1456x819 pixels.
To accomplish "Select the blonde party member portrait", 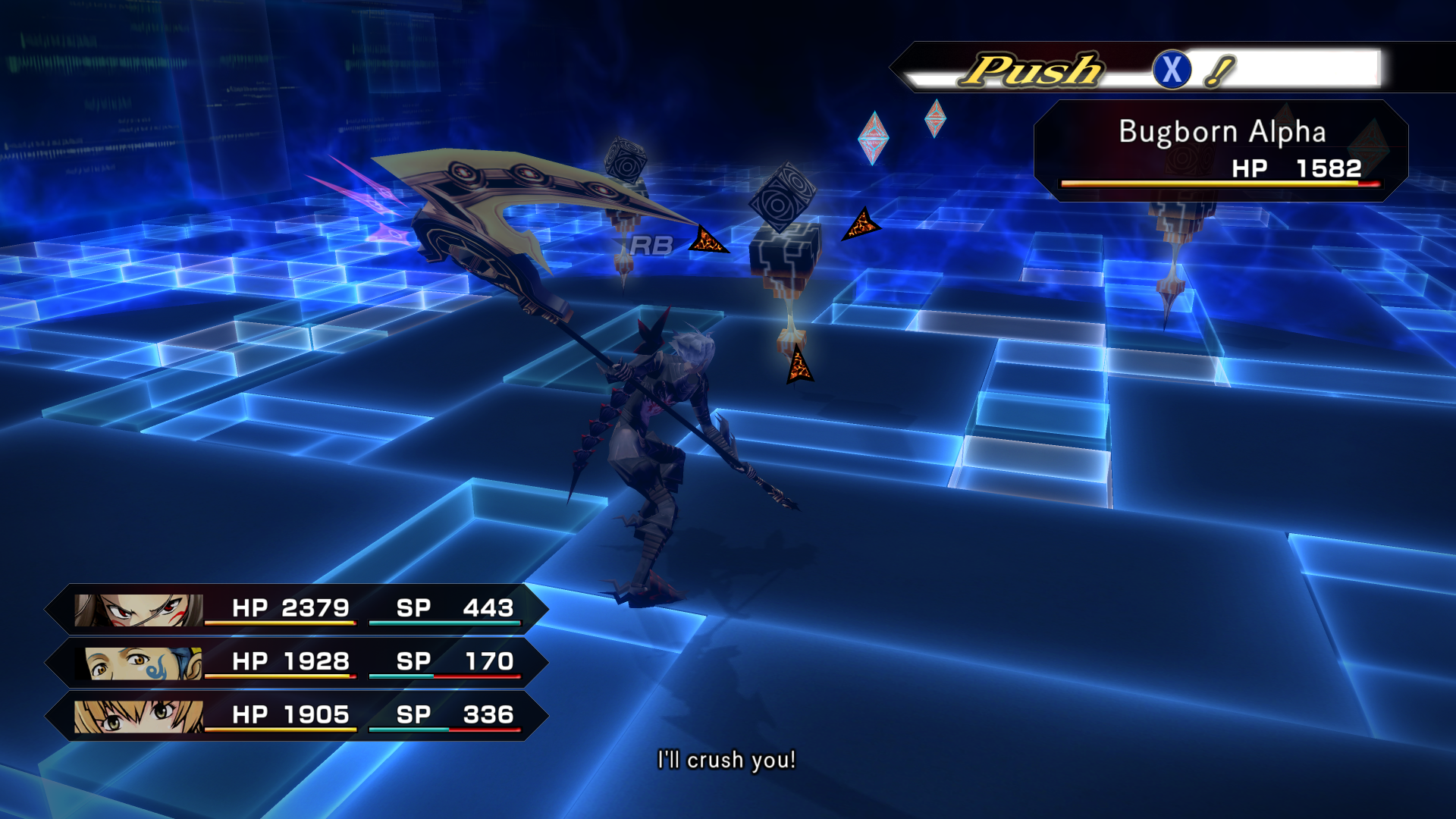I will pos(139,717).
